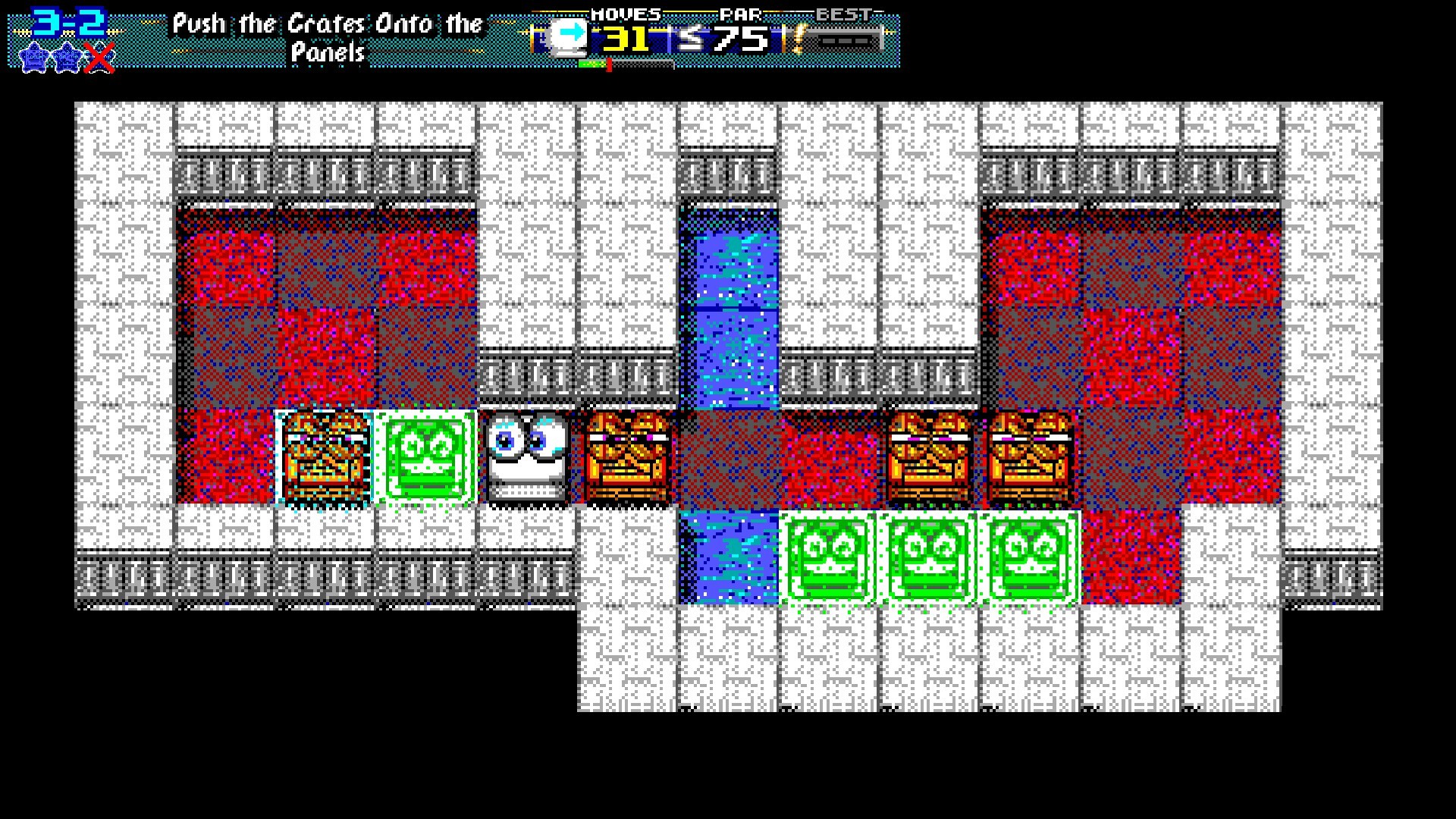Select the player character with big eyes
Screen dimensions: 1456x819
click(526, 456)
